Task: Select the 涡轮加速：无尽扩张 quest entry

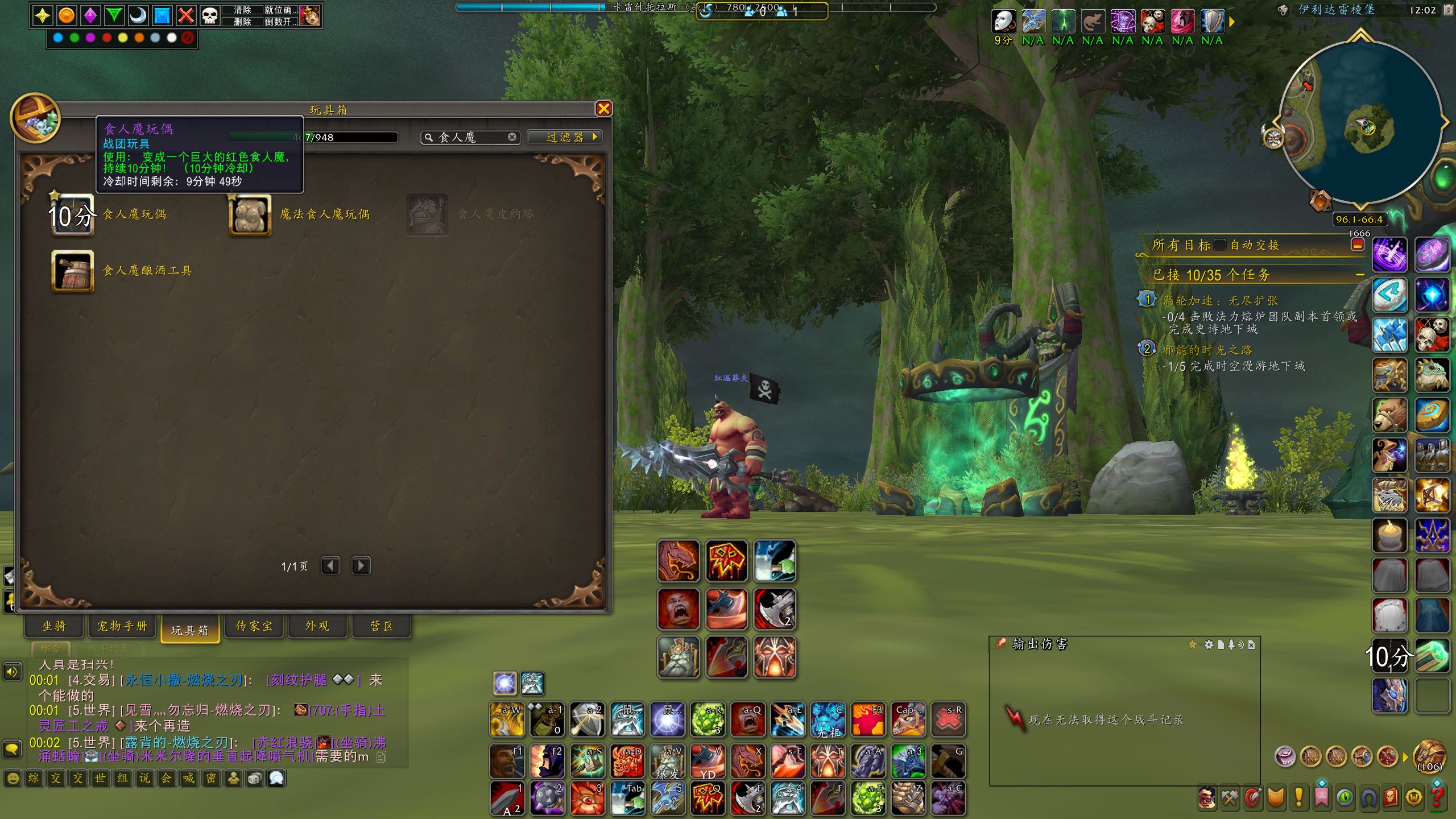Action: (x=1220, y=300)
